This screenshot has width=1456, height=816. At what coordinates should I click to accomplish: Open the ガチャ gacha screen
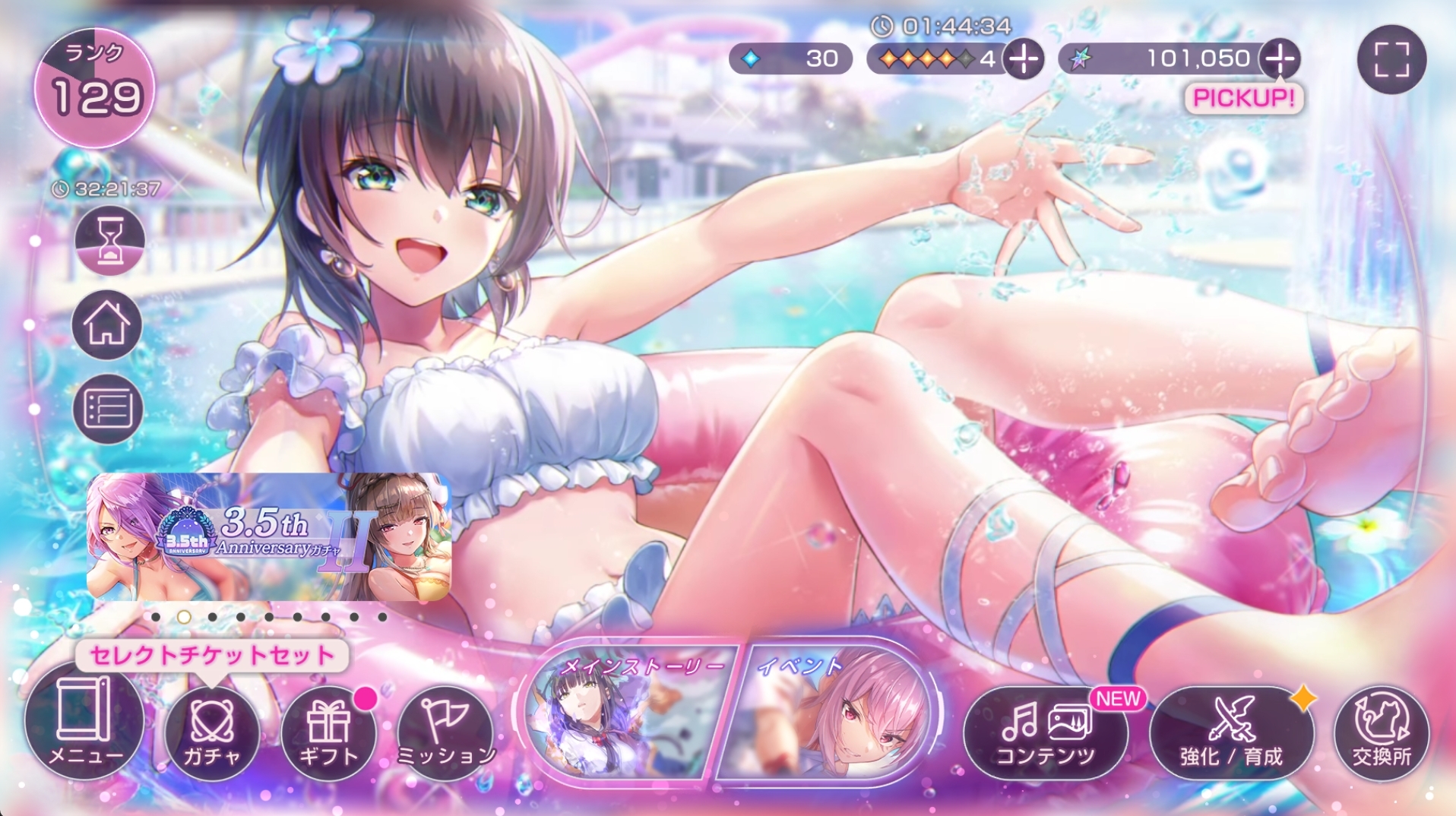point(212,732)
